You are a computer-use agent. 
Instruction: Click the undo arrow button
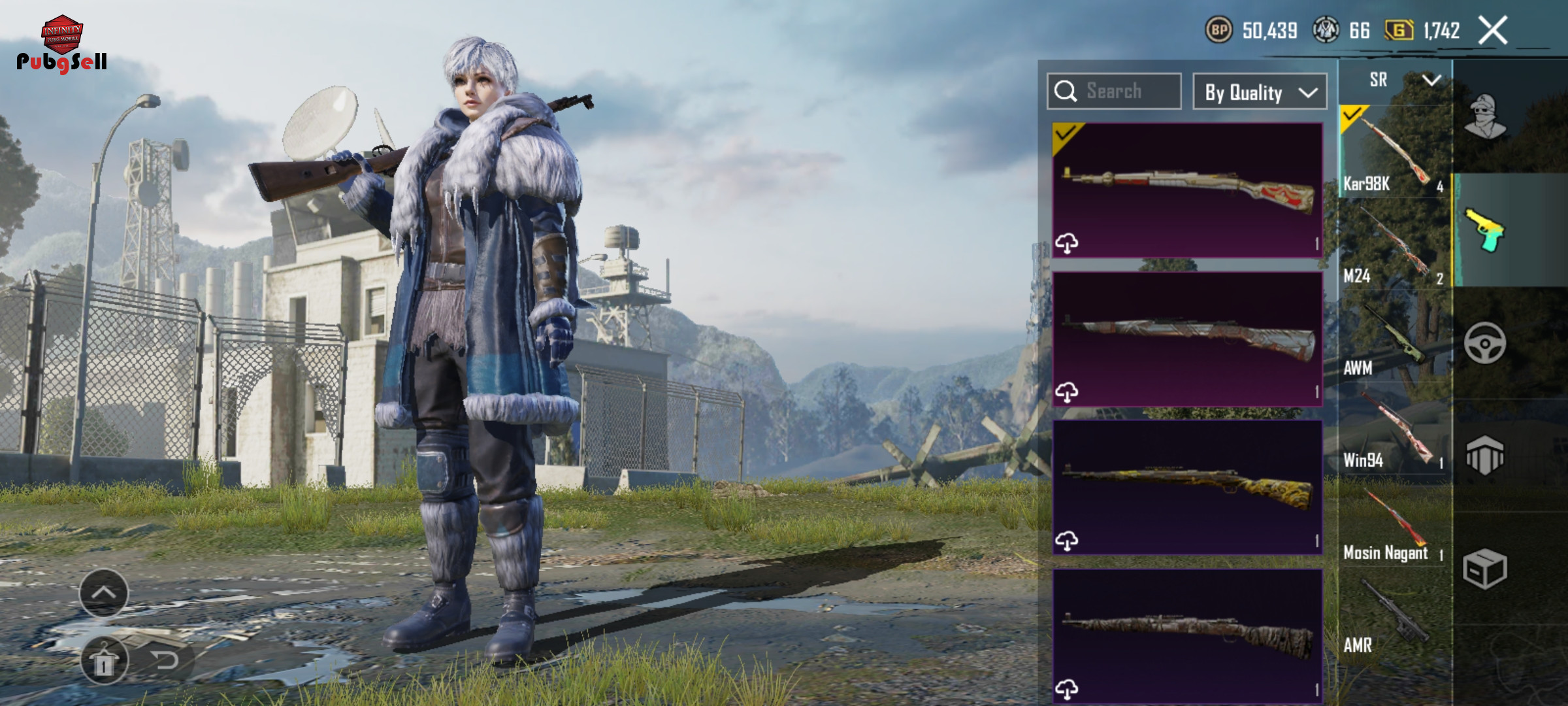[165, 661]
